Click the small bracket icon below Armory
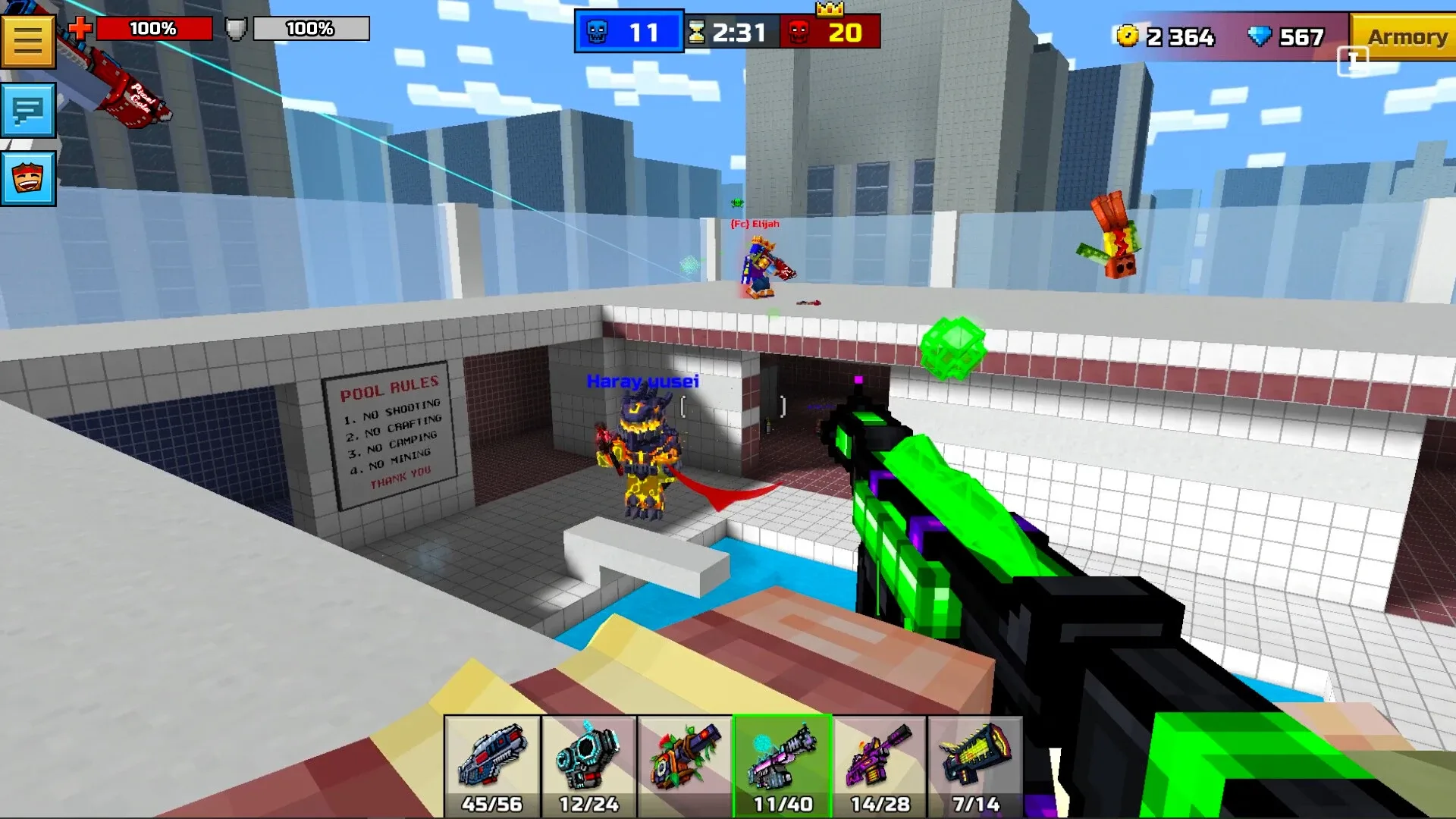Image resolution: width=1456 pixels, height=819 pixels. (1354, 62)
